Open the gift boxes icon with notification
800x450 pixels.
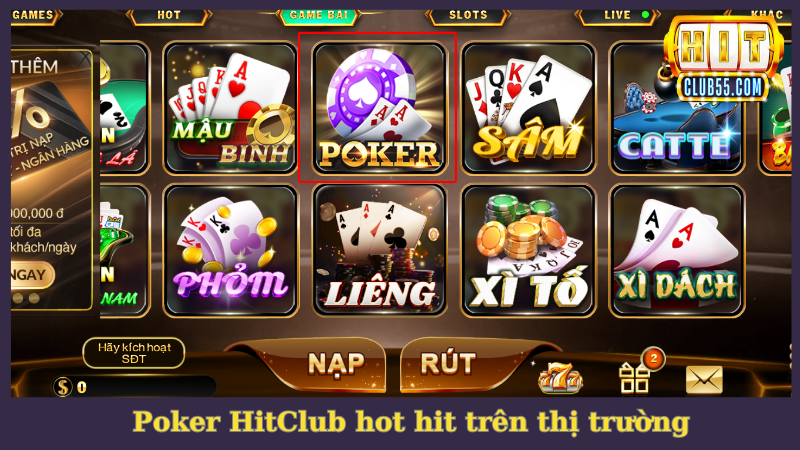click(x=635, y=376)
